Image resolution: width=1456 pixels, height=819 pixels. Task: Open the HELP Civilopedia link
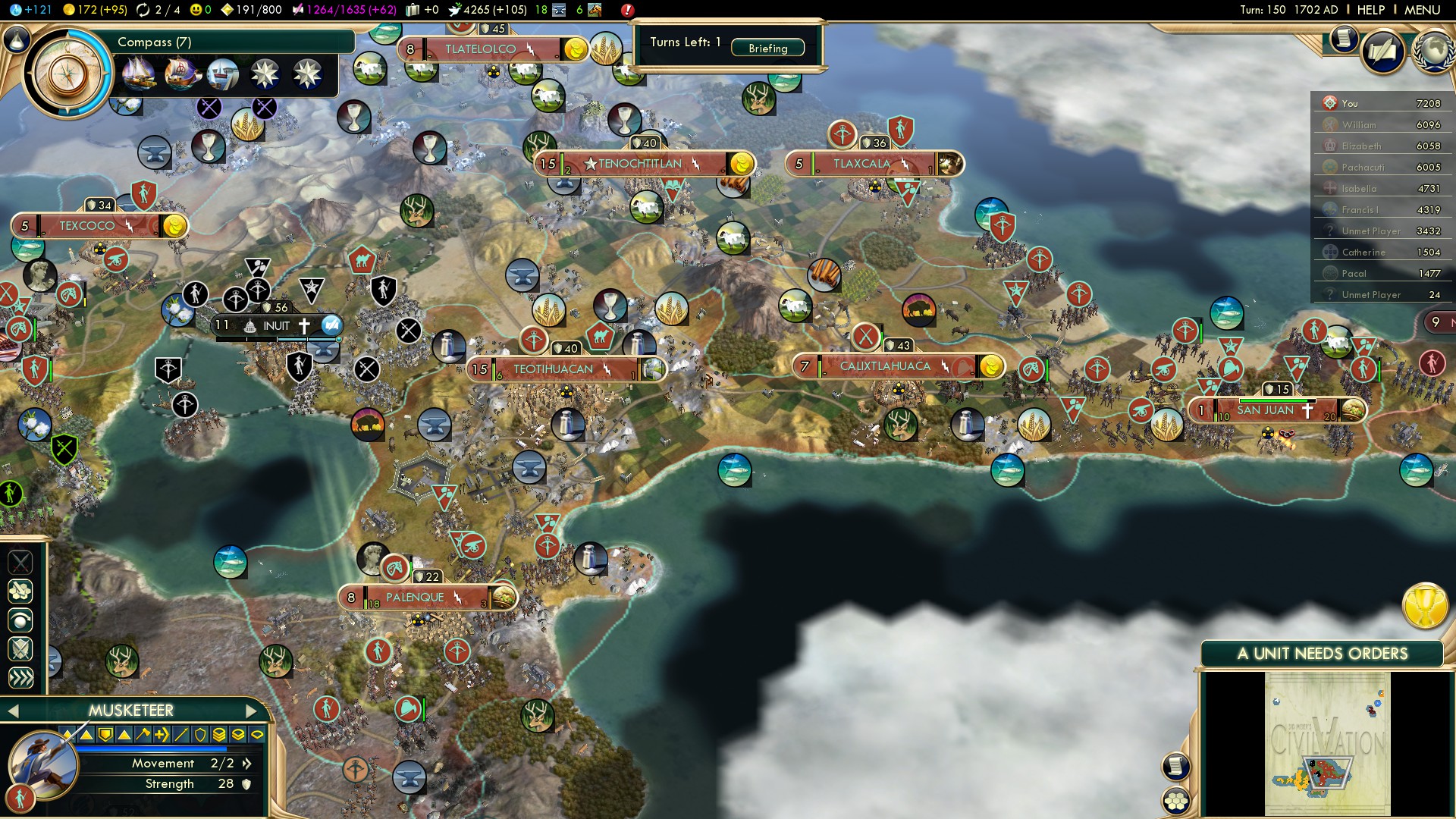tap(1370, 10)
